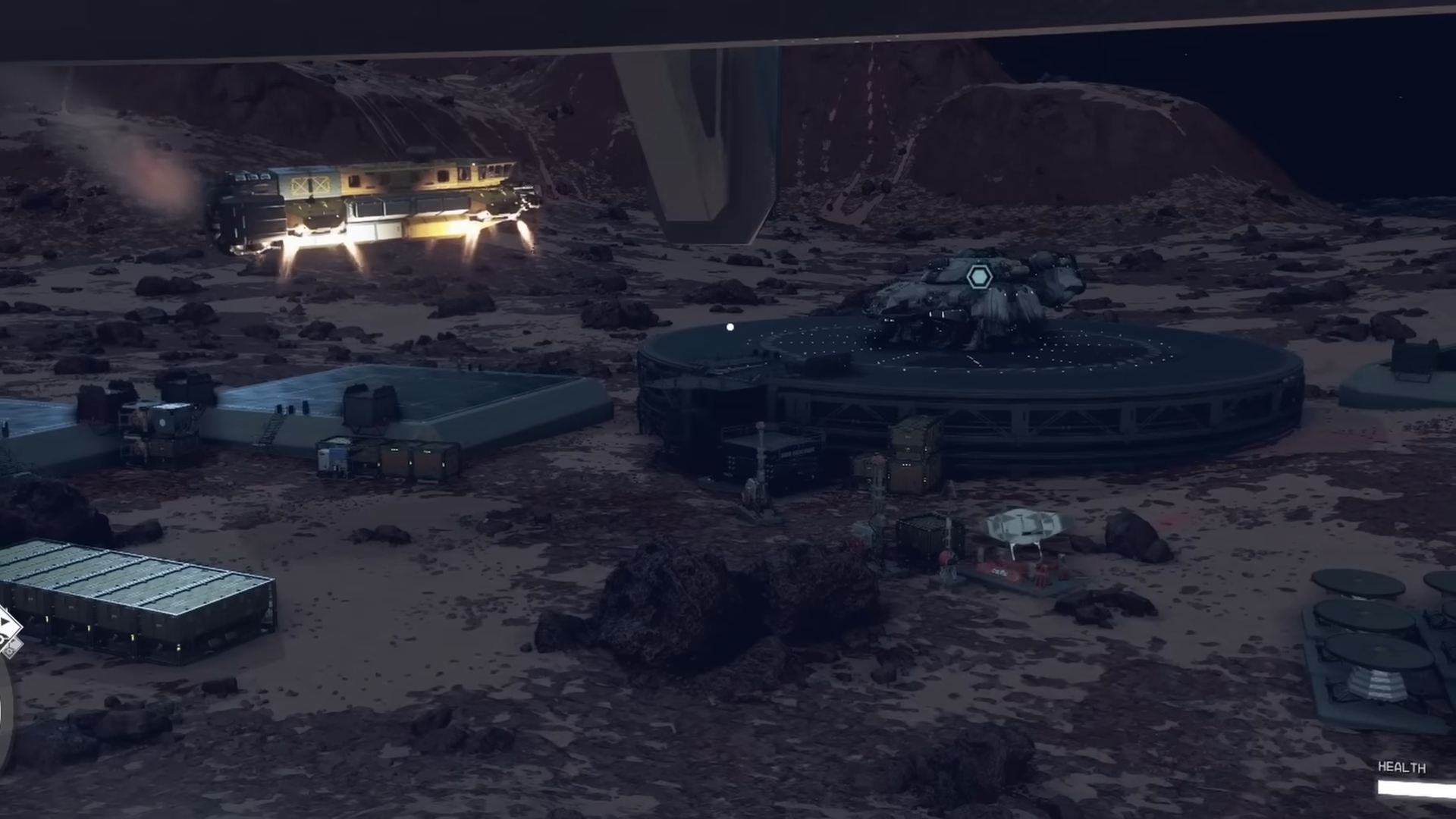Click the hexagon emblem on the parked ship
The height and width of the screenshot is (819, 1456).
point(980,276)
